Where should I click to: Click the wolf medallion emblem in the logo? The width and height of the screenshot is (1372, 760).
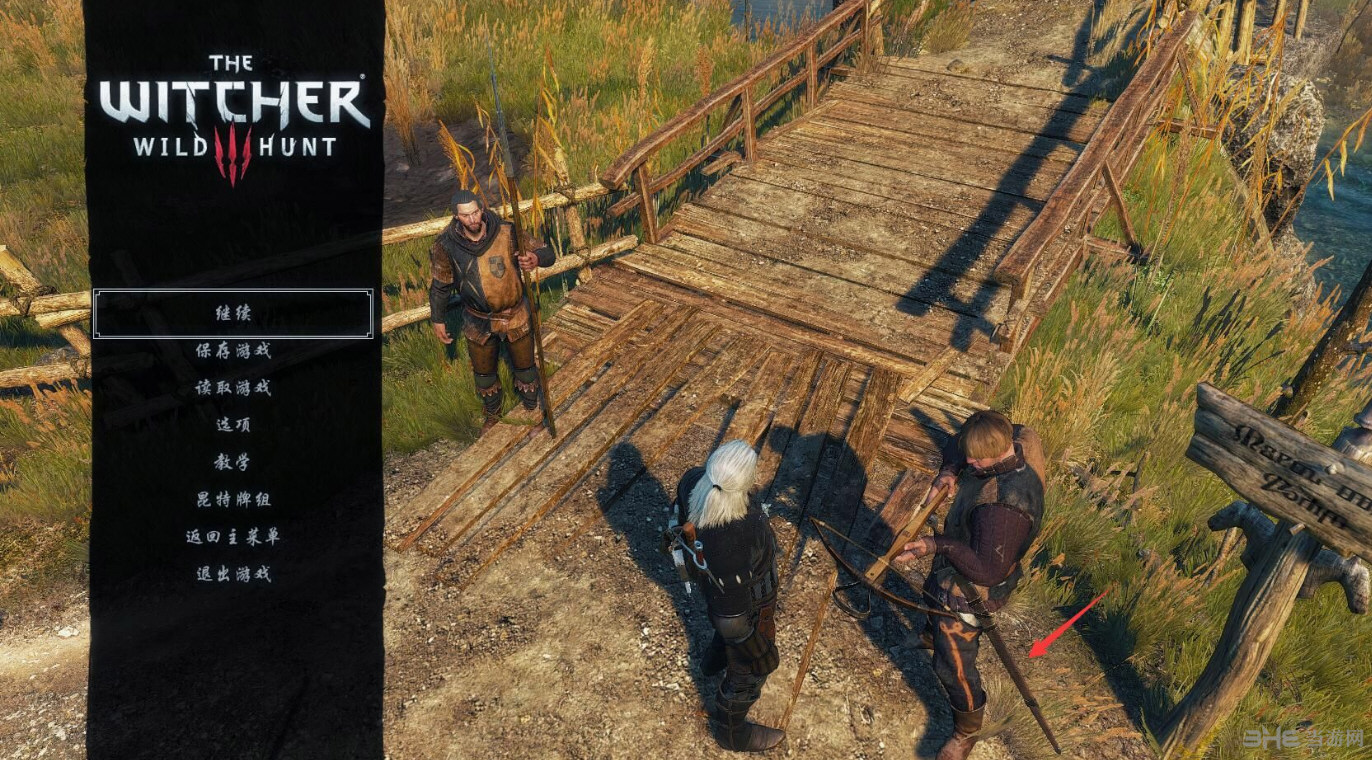[232, 150]
